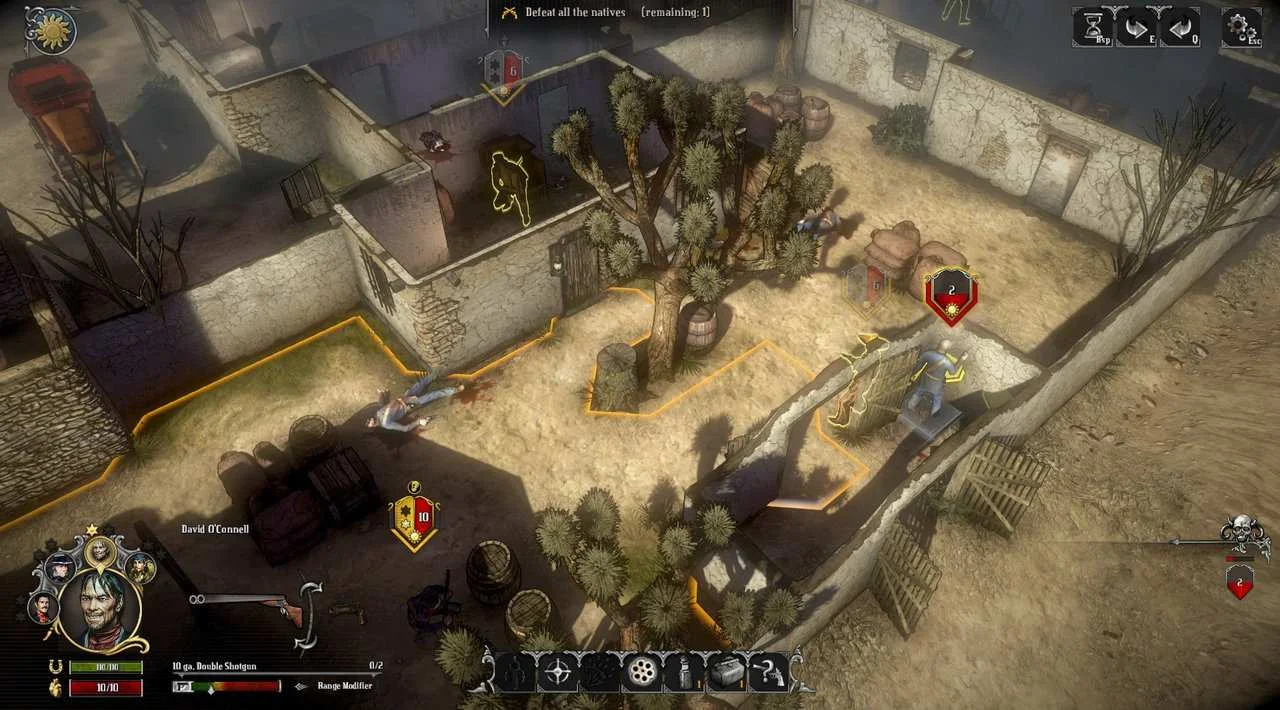Screen dimensions: 1280x710
Task: Use the bottle consumable item
Action: pos(683,672)
